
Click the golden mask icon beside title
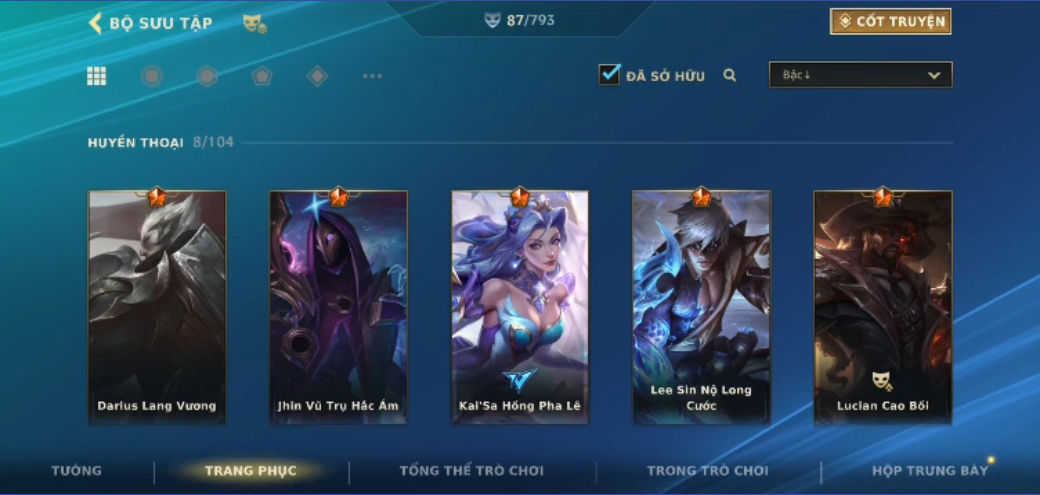point(254,23)
